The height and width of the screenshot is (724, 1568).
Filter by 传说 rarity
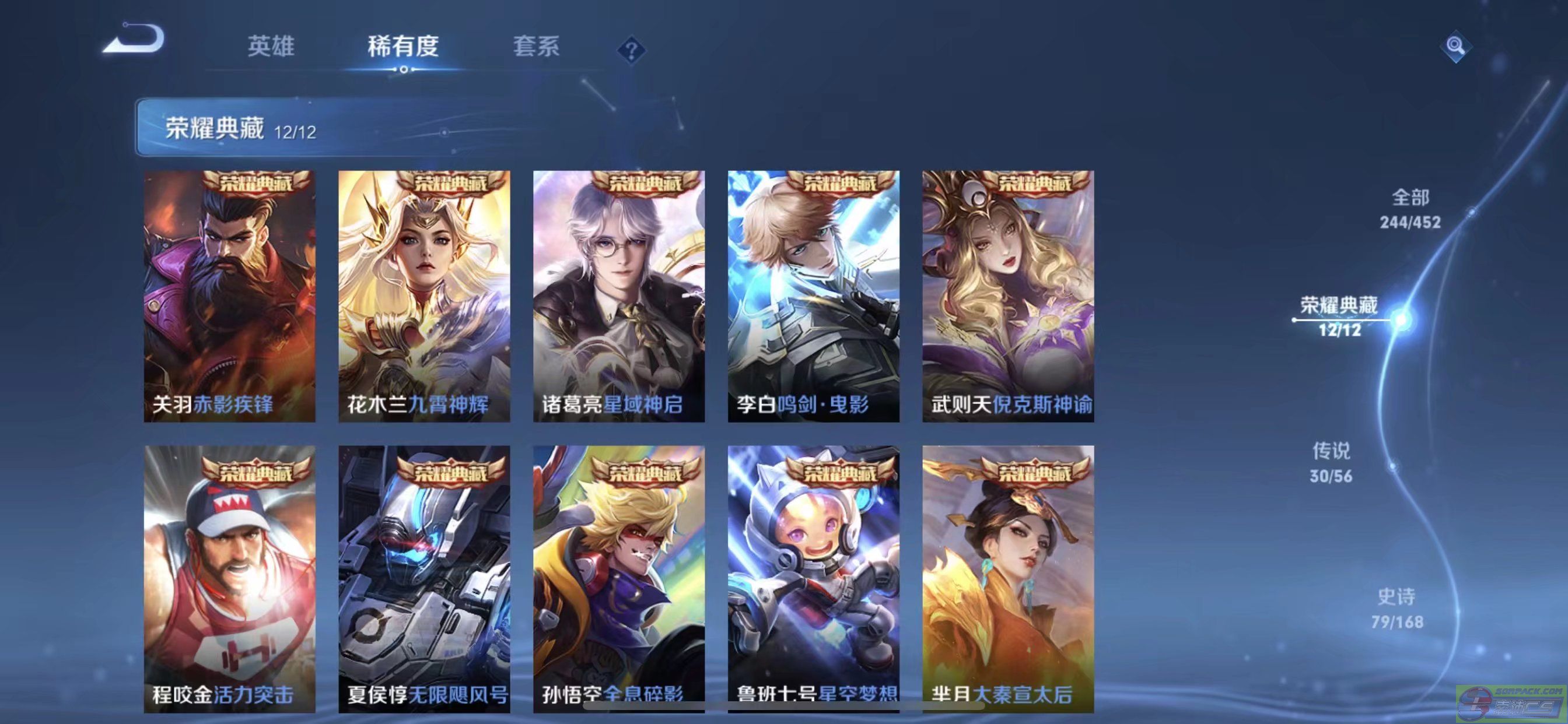[1331, 462]
